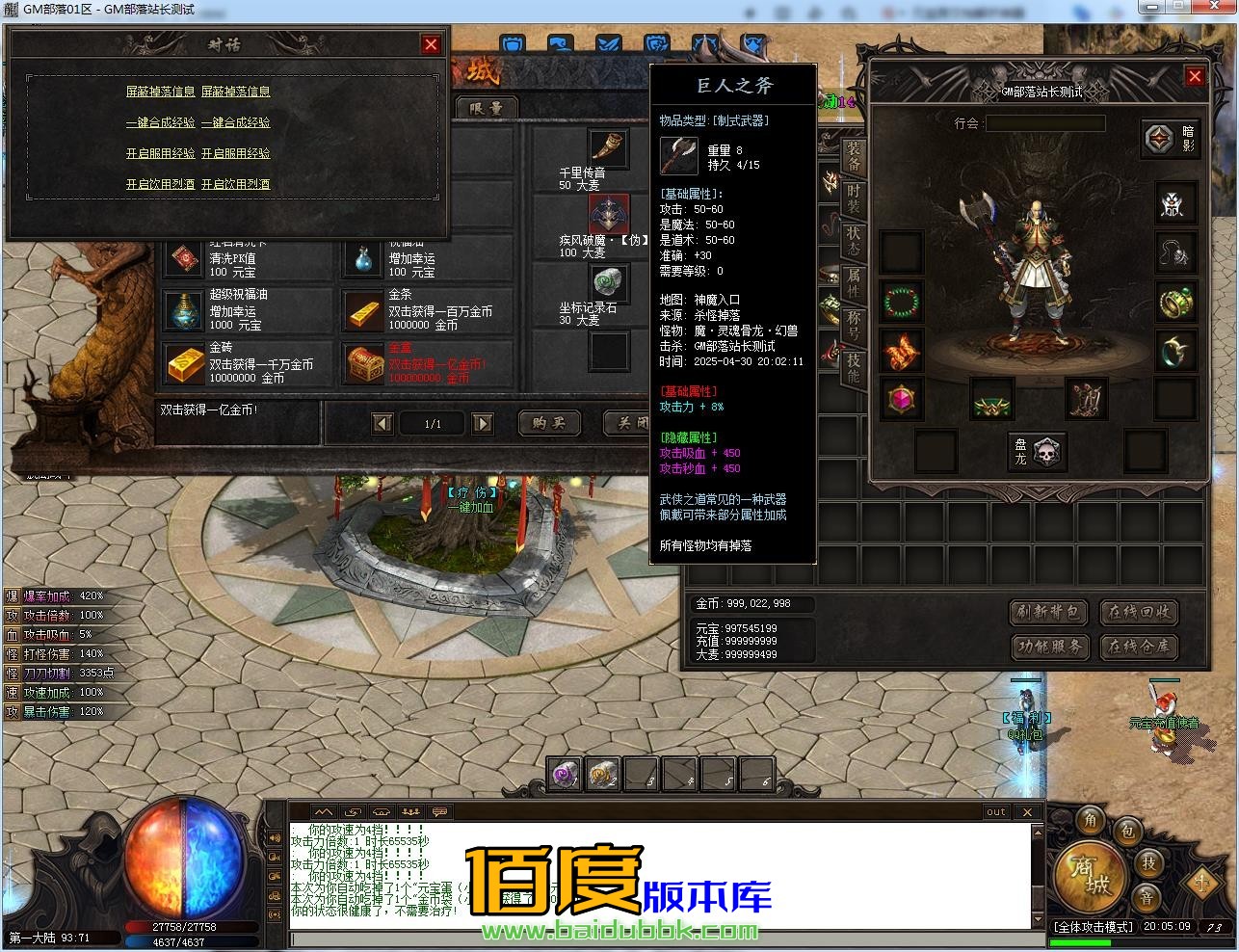Click the 角 character icon at bottom right

(x=1089, y=821)
